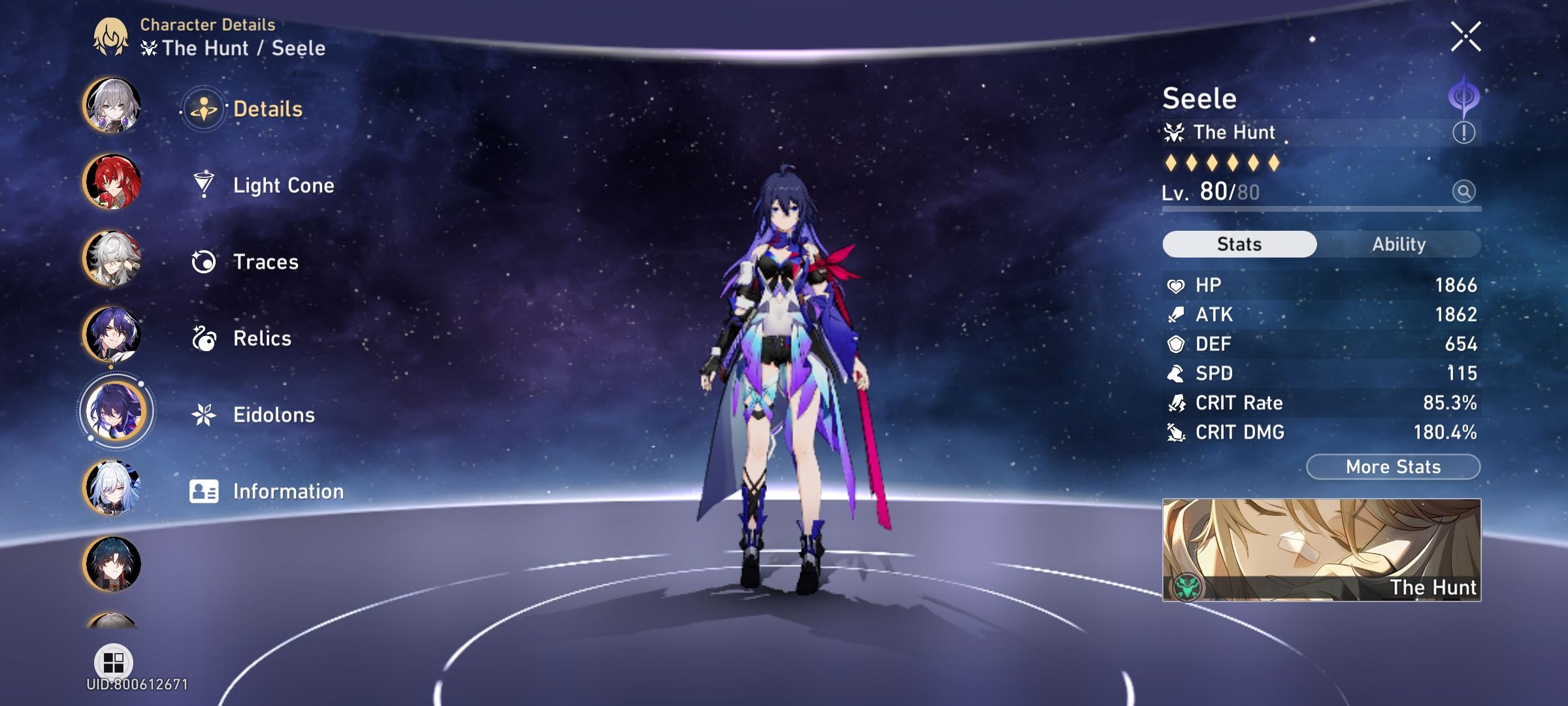1568x706 pixels.
Task: Select the Traces menu icon
Action: coord(205,261)
